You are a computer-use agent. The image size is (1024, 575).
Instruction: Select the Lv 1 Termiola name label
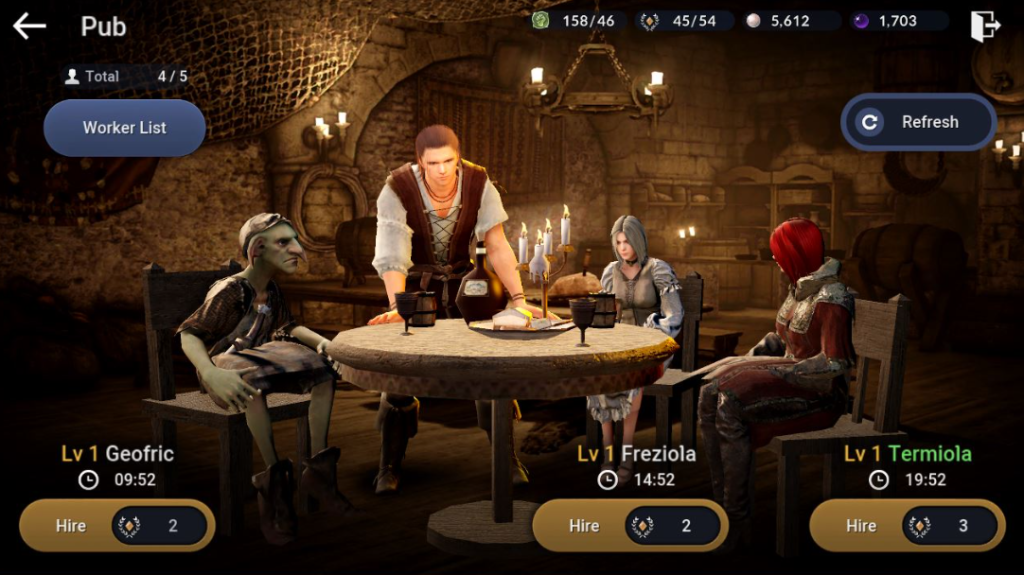[x=907, y=454]
